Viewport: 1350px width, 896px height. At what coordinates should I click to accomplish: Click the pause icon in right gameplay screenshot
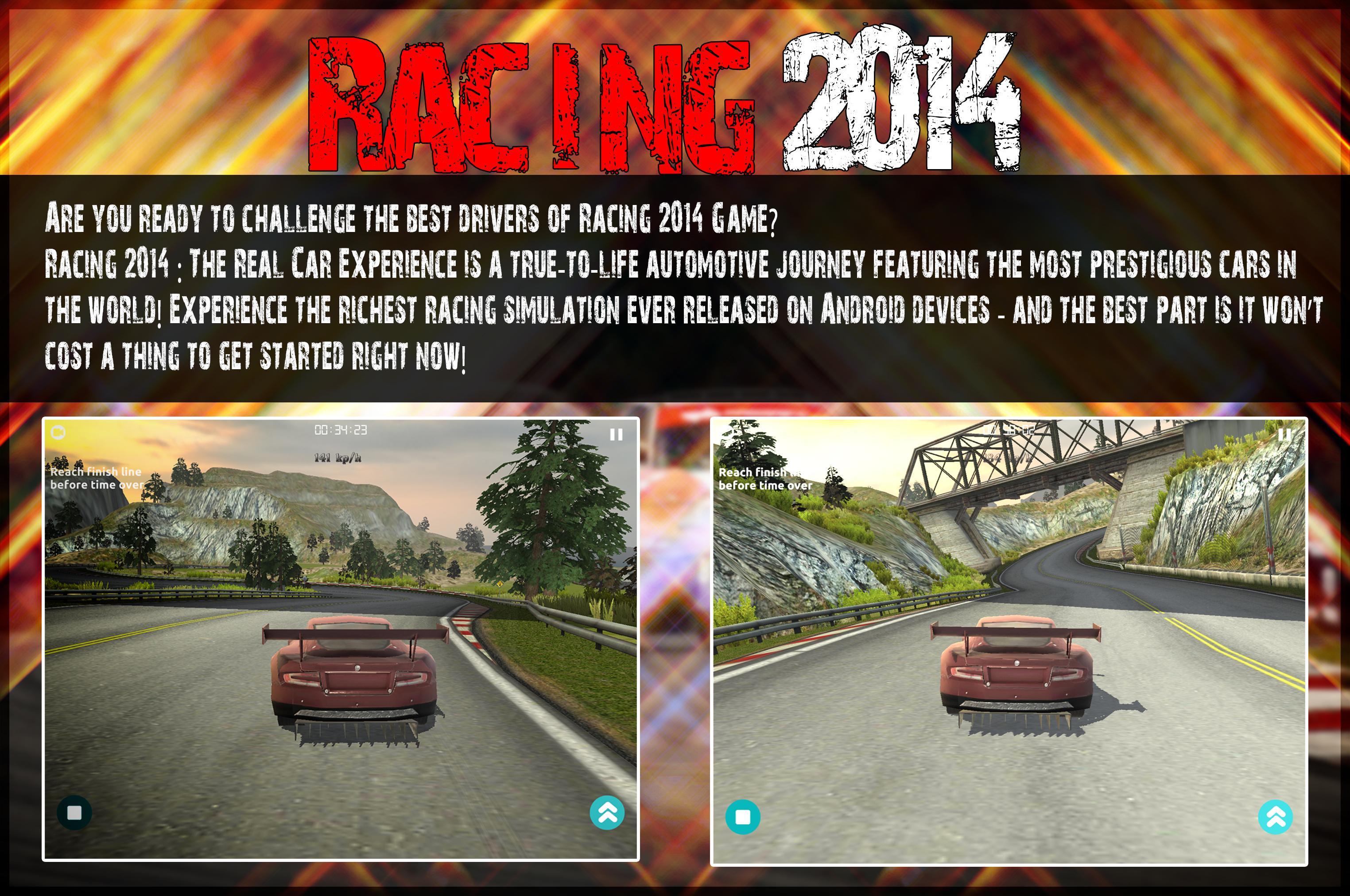point(1284,434)
